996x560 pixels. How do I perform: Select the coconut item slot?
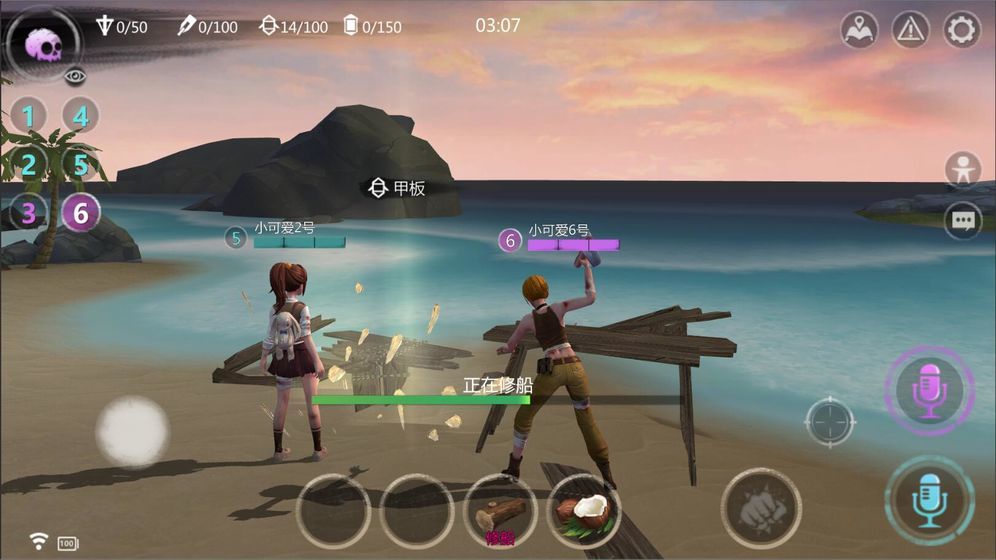click(x=584, y=510)
